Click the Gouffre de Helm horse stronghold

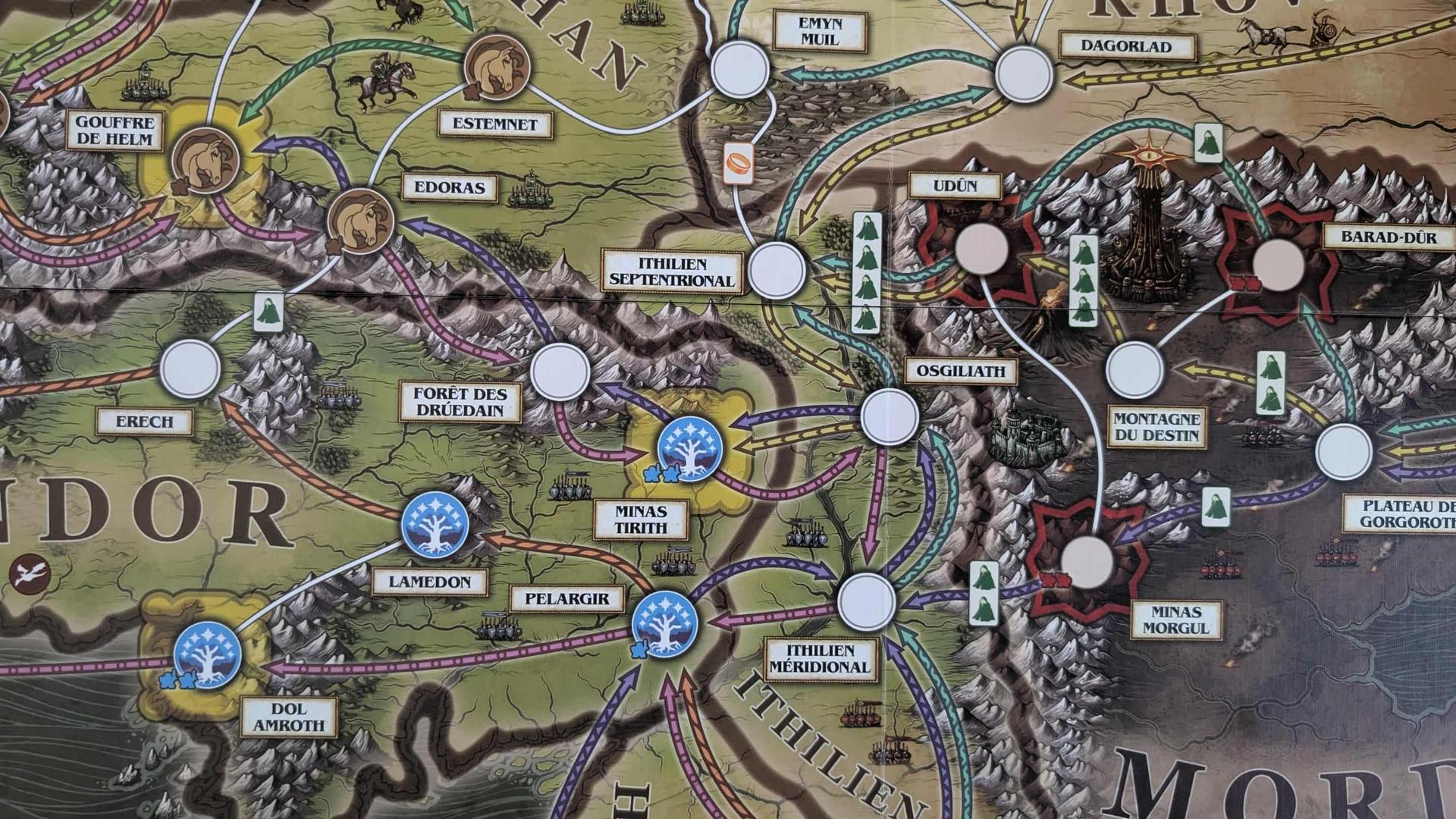coord(206,161)
